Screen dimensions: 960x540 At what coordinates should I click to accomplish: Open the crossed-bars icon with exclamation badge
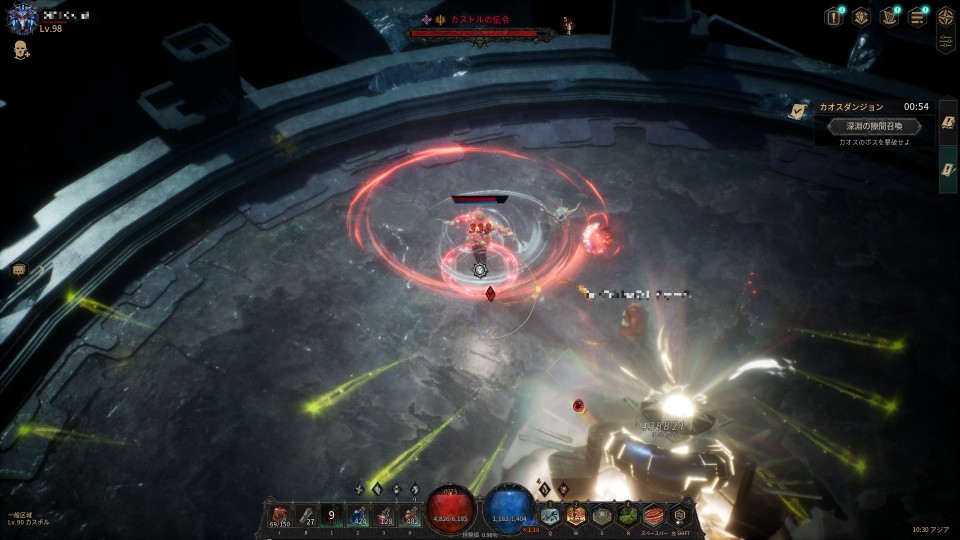point(888,17)
